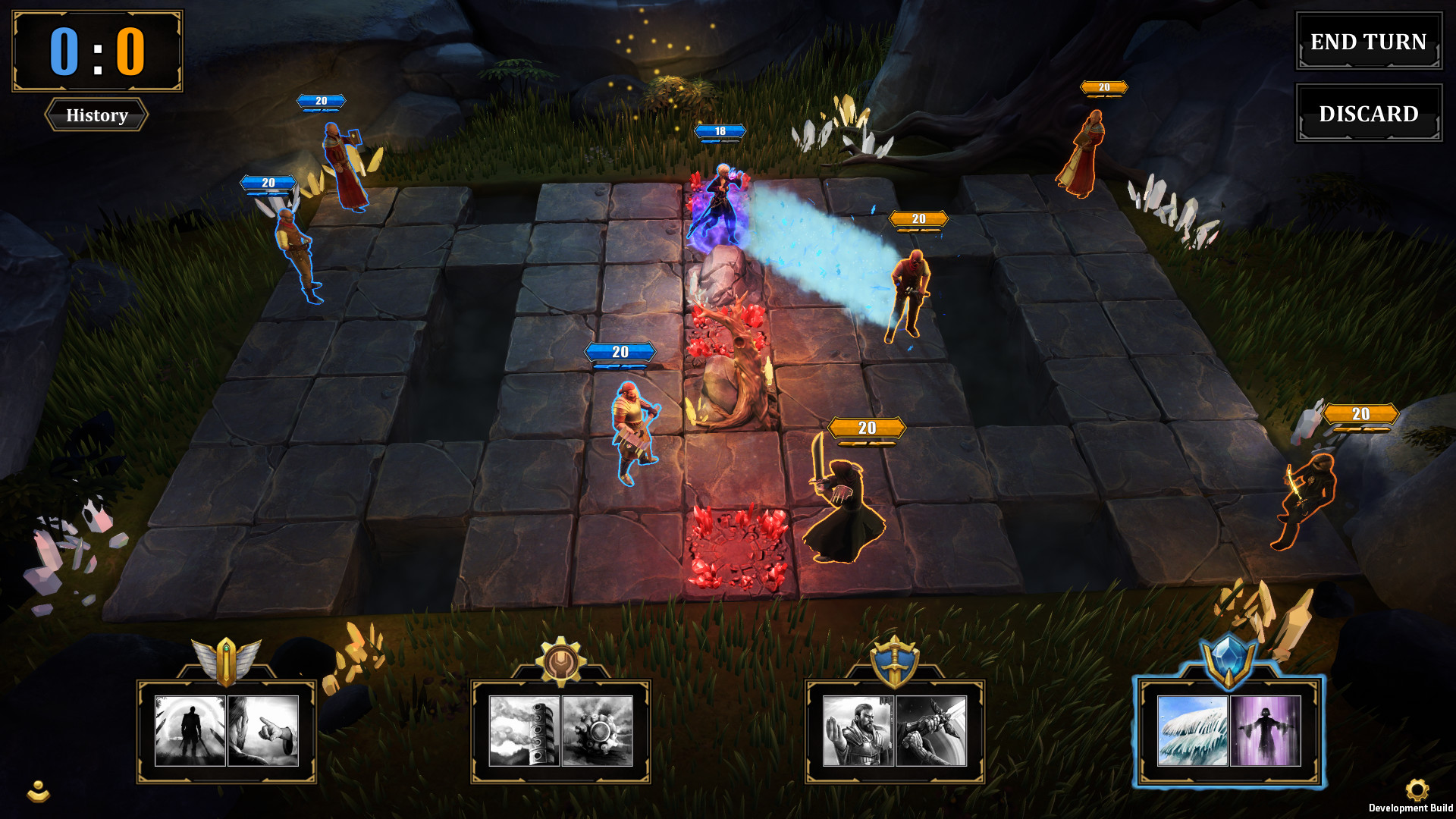This screenshot has height=819, width=1456.
Task: Select the pointing hand card in the winged deck
Action: (x=264, y=730)
